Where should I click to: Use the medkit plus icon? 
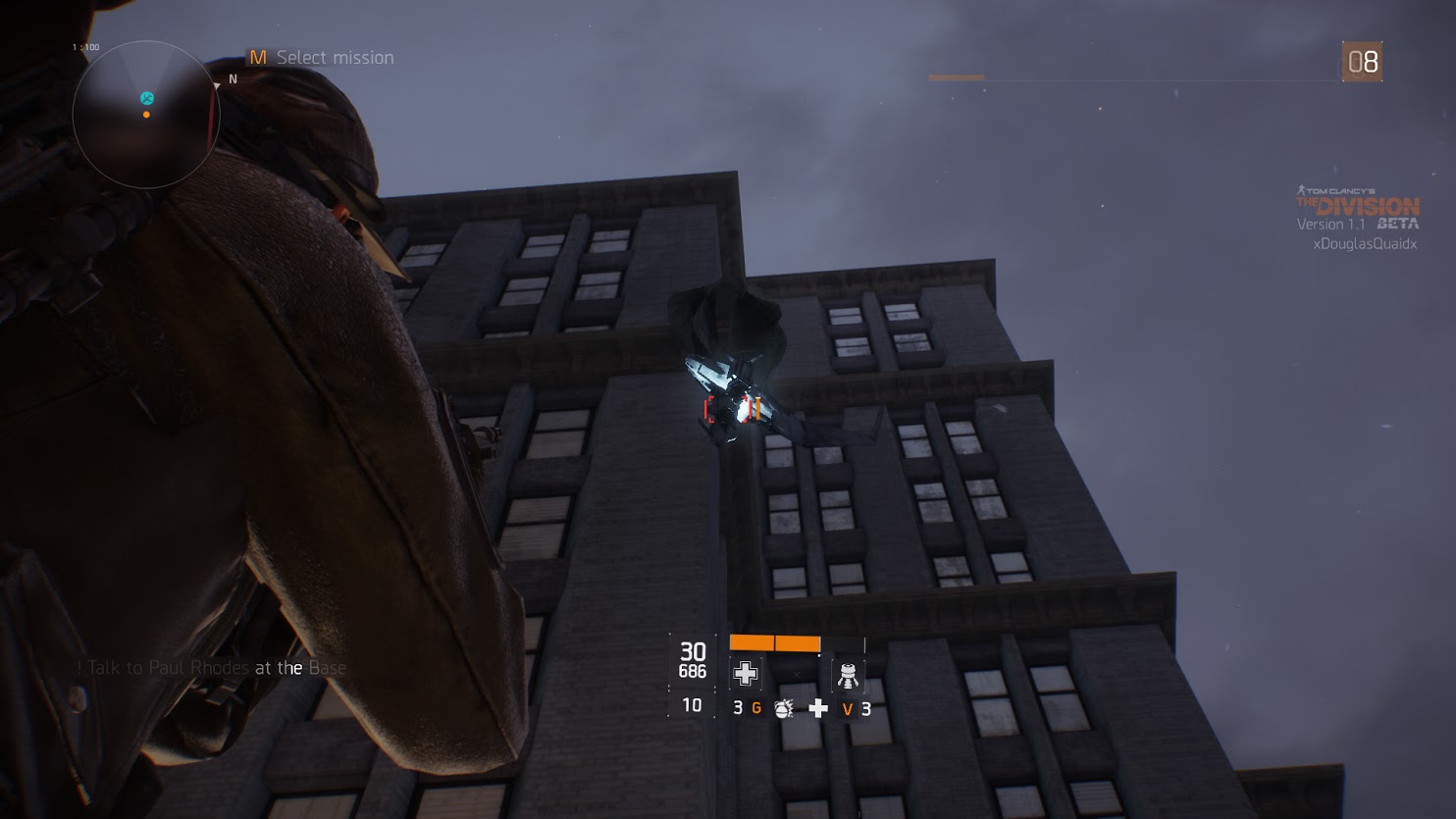click(x=818, y=708)
